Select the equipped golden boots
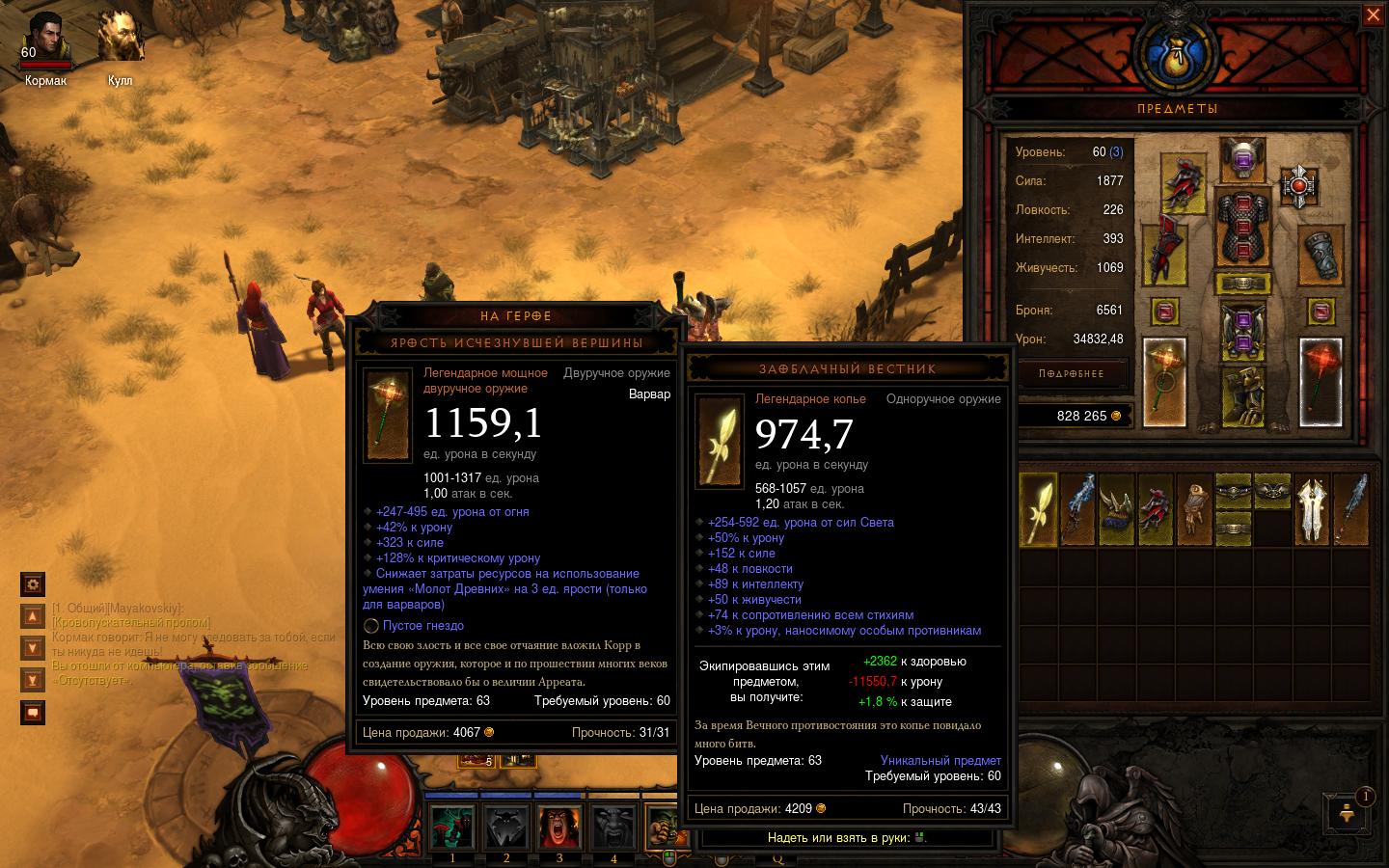The image size is (1389, 868). pos(1241,395)
